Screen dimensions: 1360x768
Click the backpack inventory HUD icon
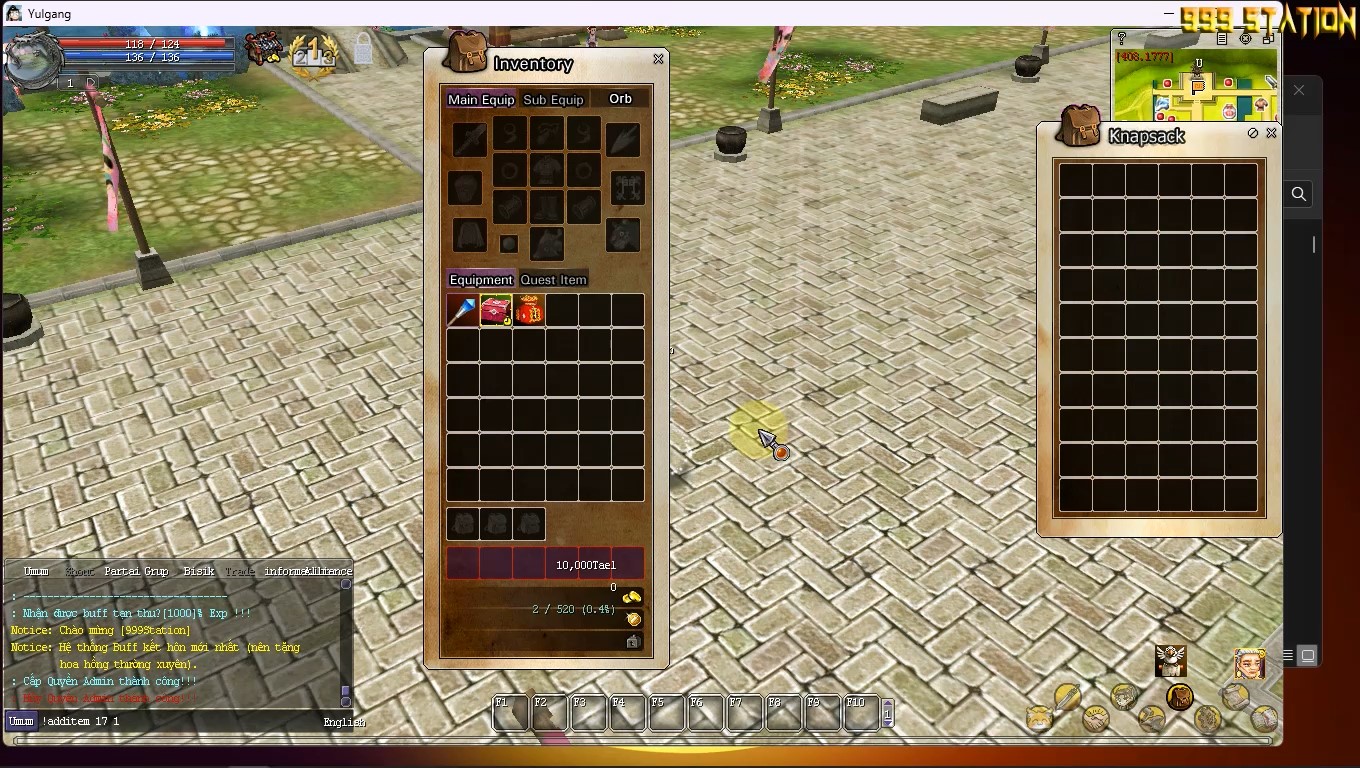pos(1179,696)
